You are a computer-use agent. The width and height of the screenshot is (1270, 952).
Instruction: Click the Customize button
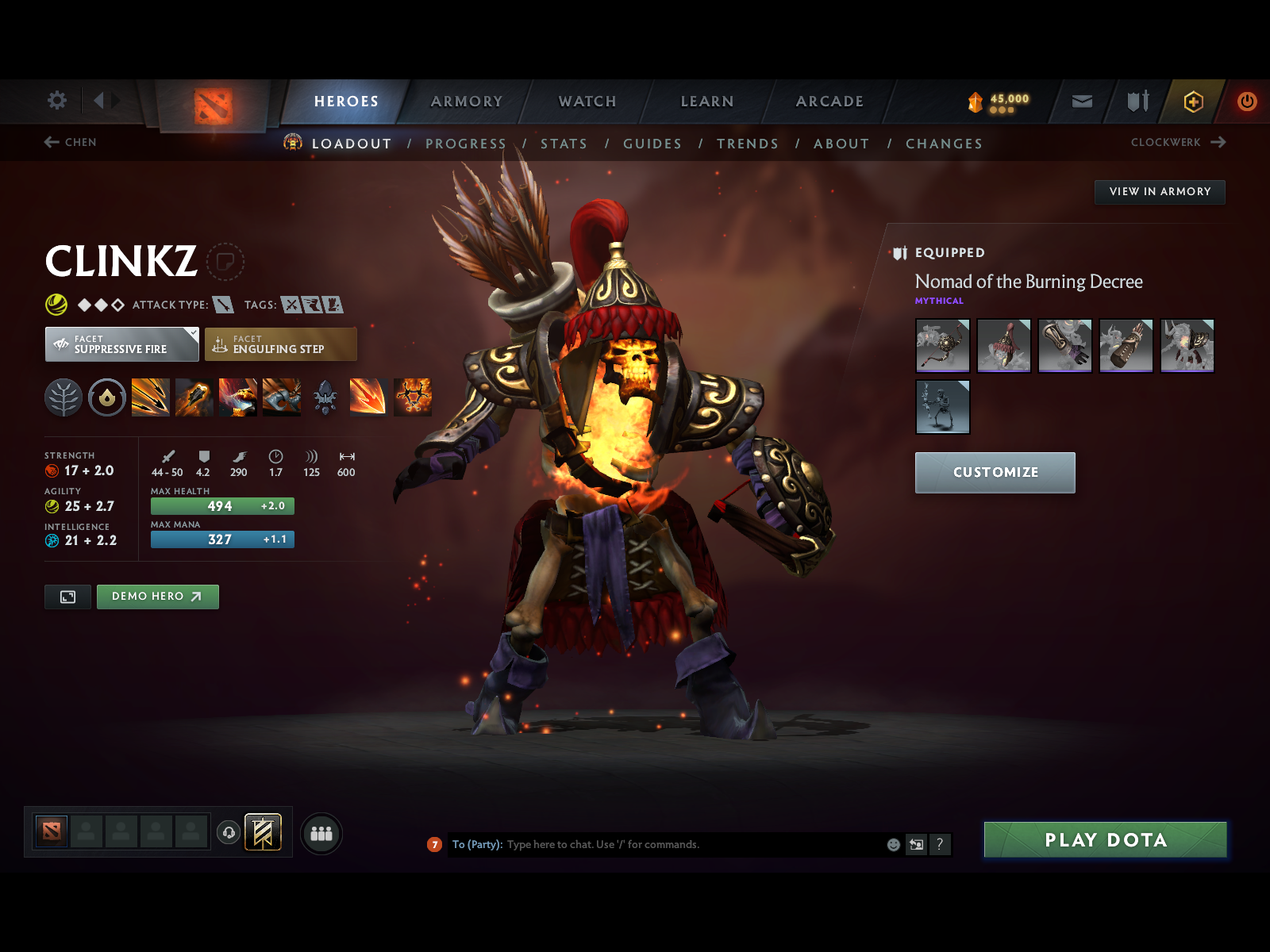tap(995, 472)
